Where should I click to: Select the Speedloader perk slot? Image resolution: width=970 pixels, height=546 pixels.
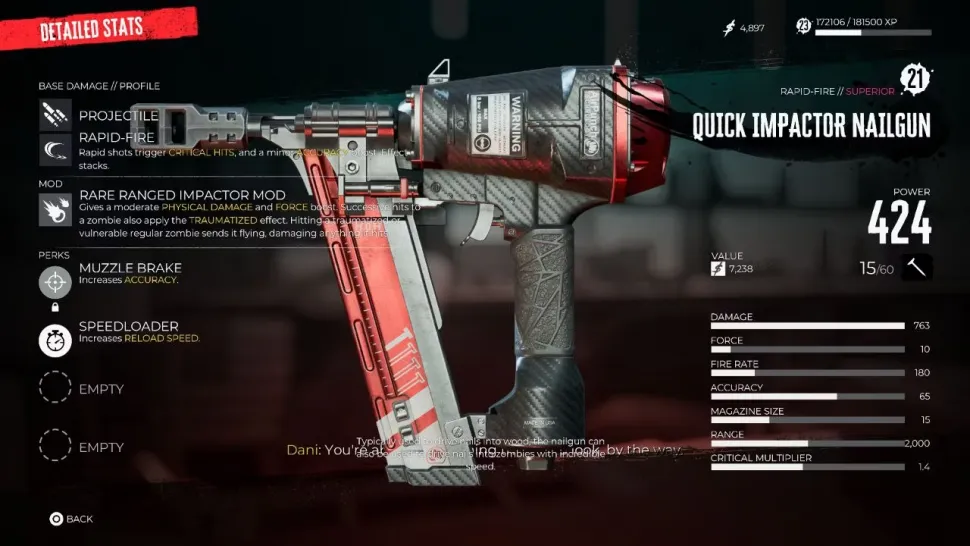tap(55, 341)
